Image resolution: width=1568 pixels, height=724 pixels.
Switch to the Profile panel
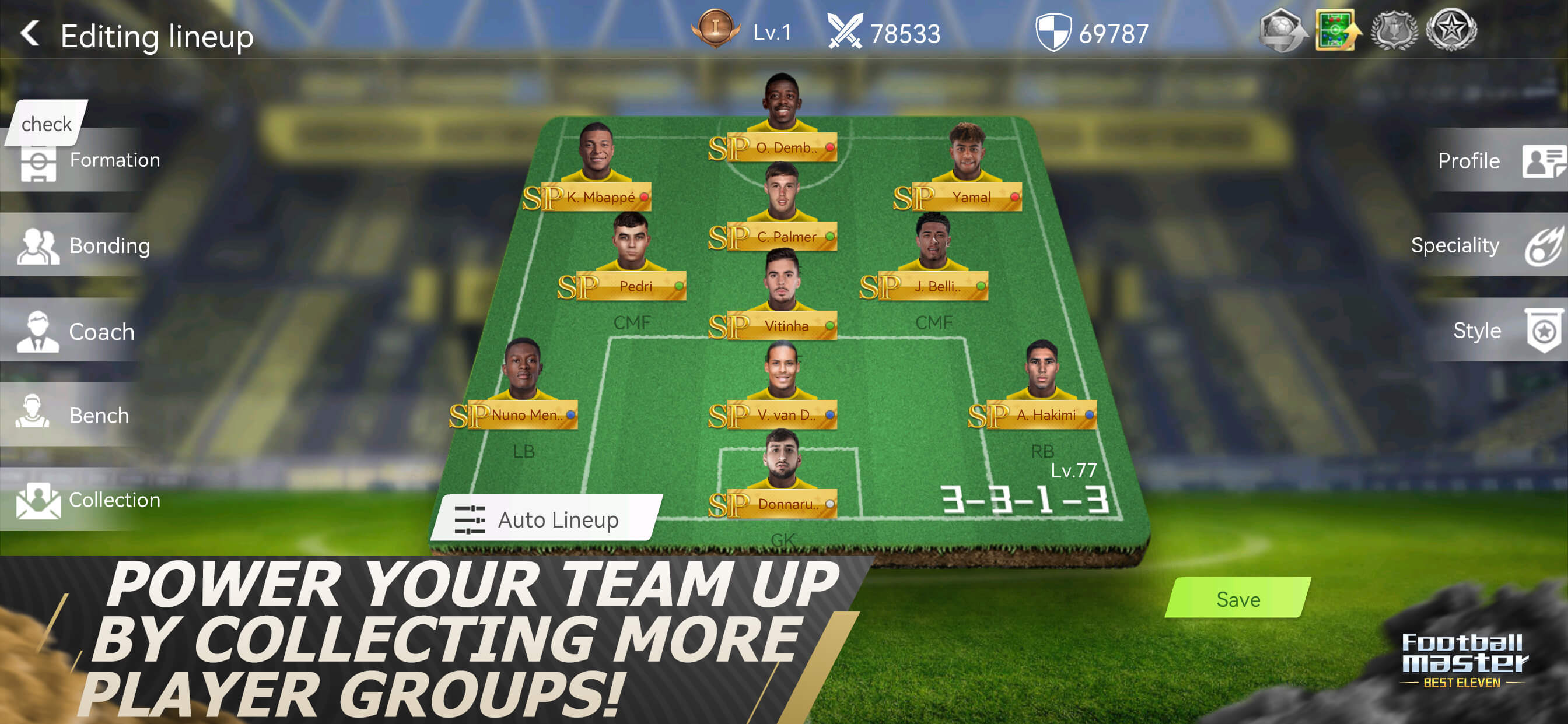[1469, 161]
